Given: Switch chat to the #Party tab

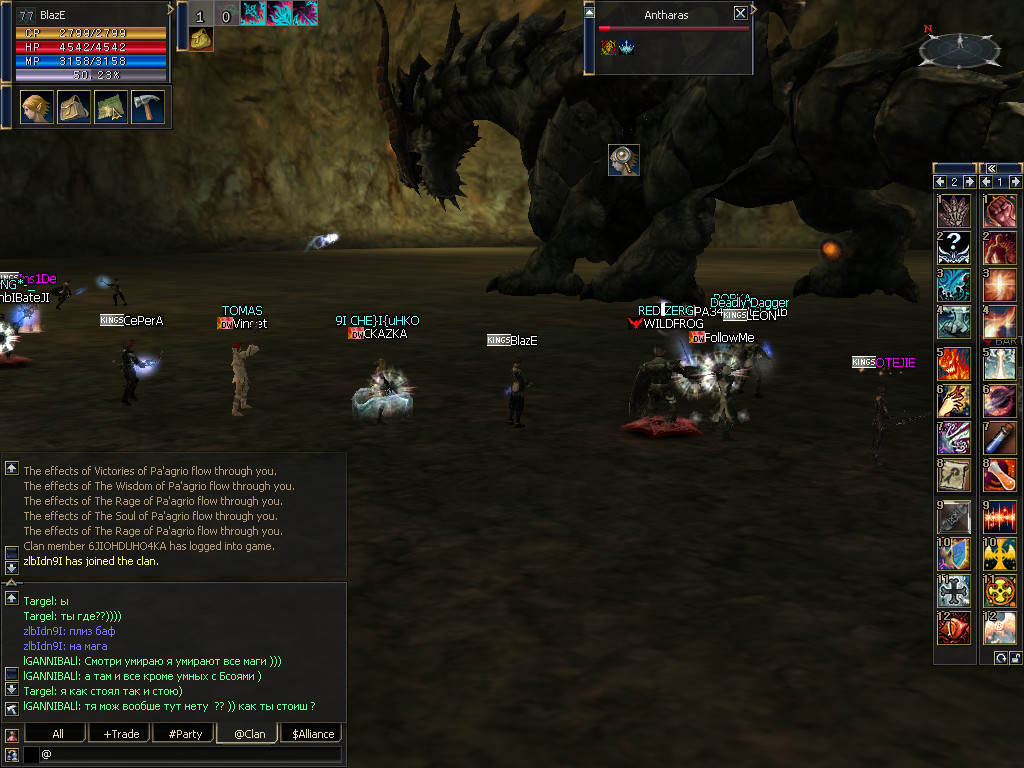Looking at the screenshot, I should coord(185,733).
